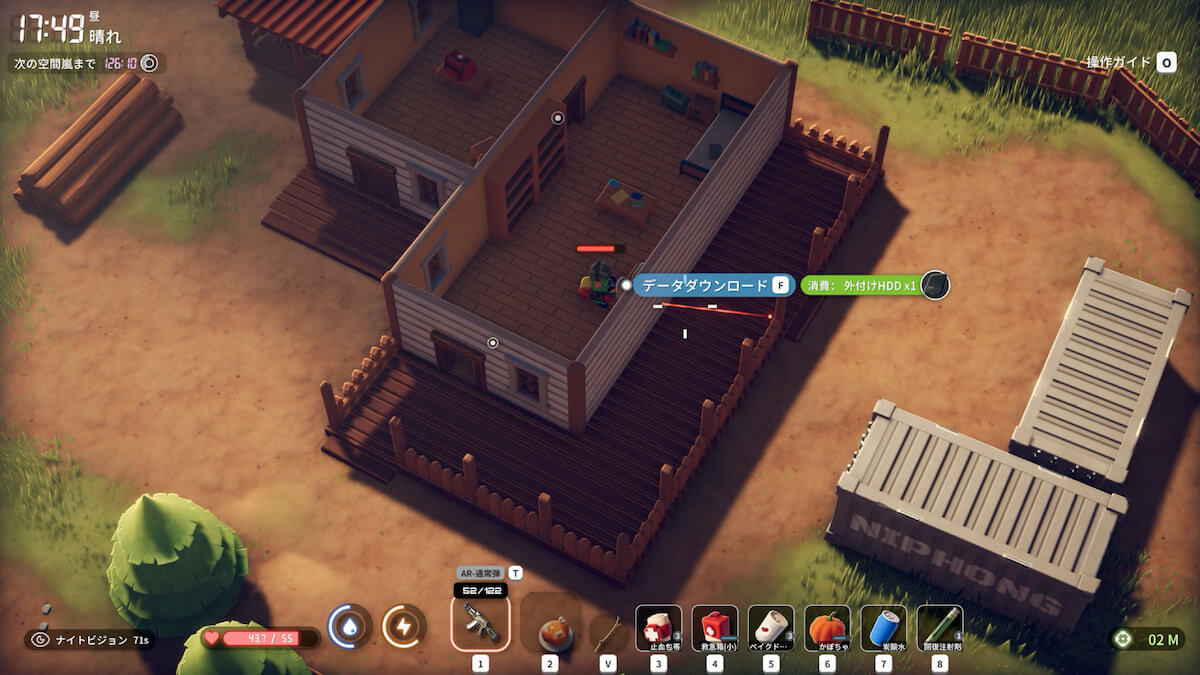Drink the 炭酸水 soda can
This screenshot has width=1200, height=675.
click(883, 628)
